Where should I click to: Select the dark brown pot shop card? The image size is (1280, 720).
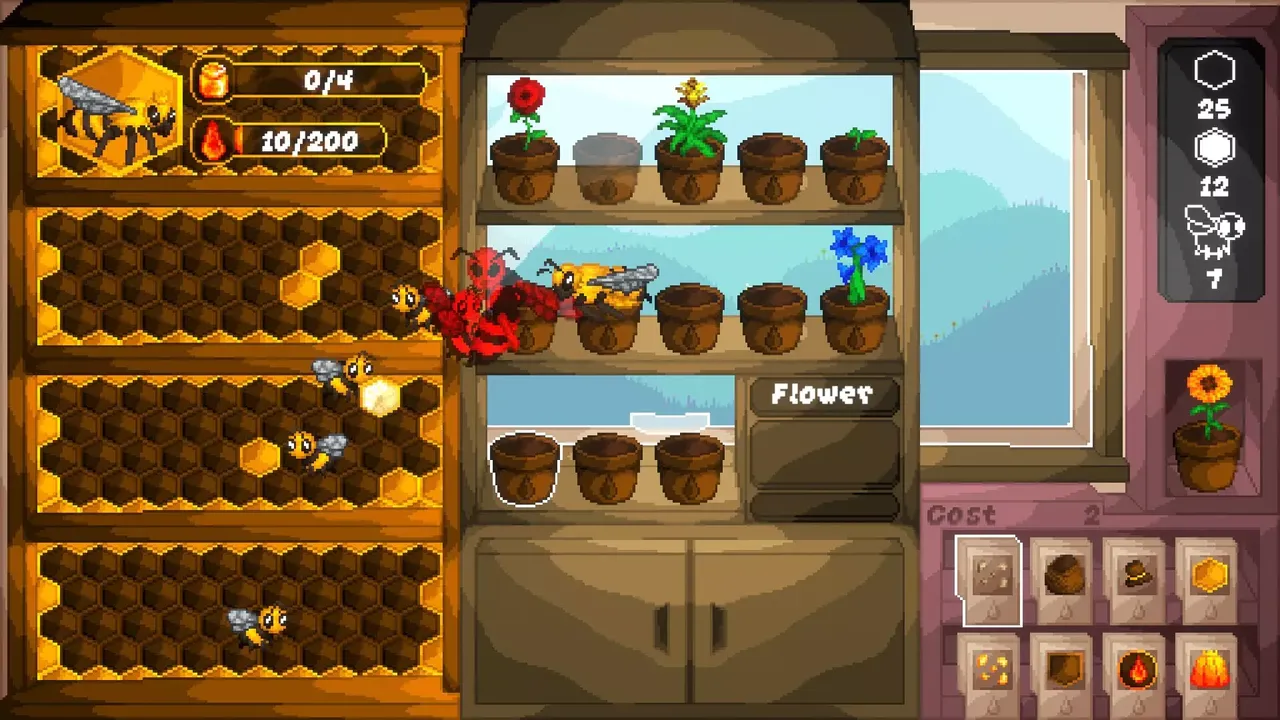1063,670
